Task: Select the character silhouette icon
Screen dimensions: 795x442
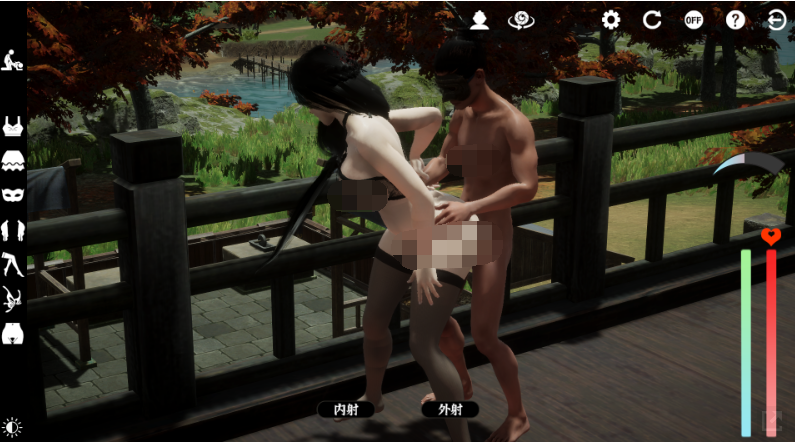Action: coord(480,20)
